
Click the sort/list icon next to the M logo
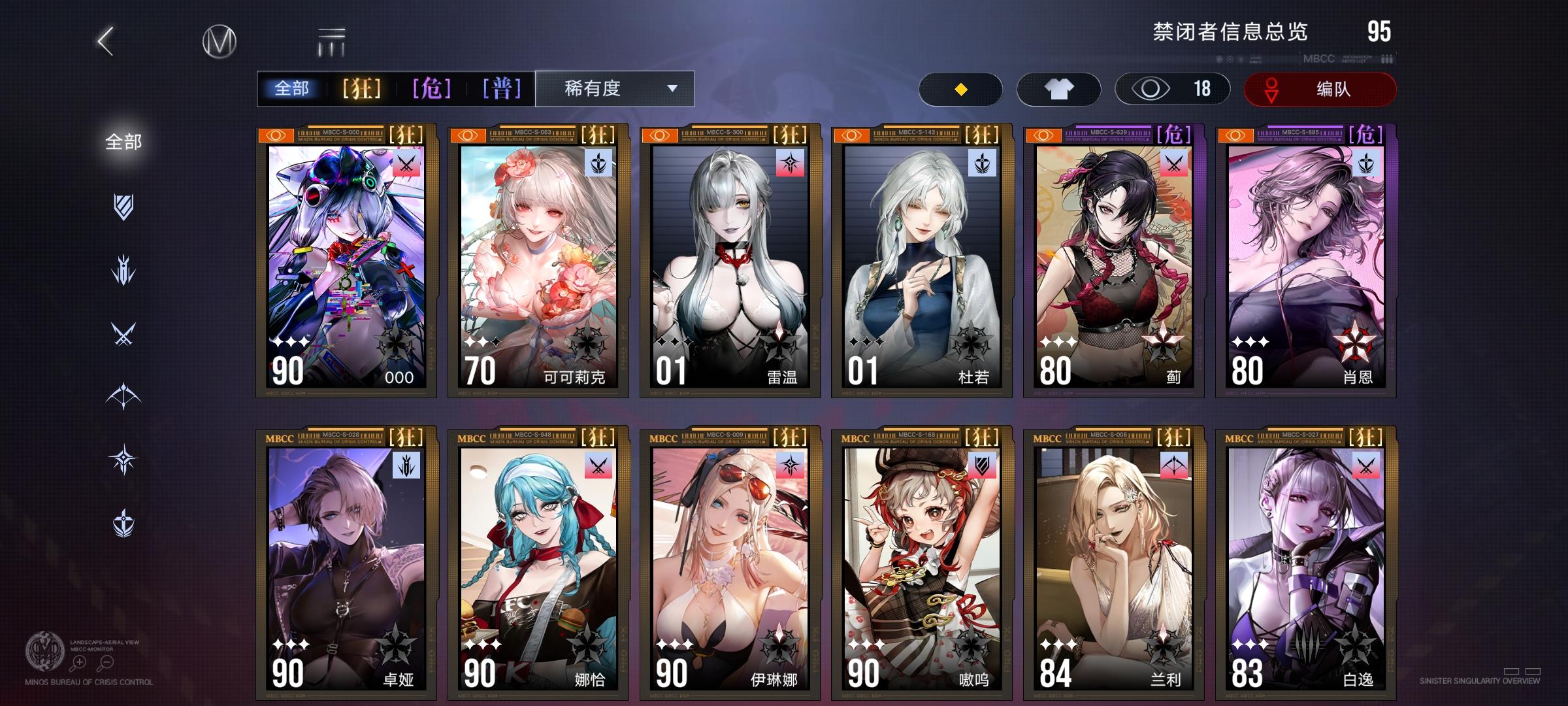[331, 41]
